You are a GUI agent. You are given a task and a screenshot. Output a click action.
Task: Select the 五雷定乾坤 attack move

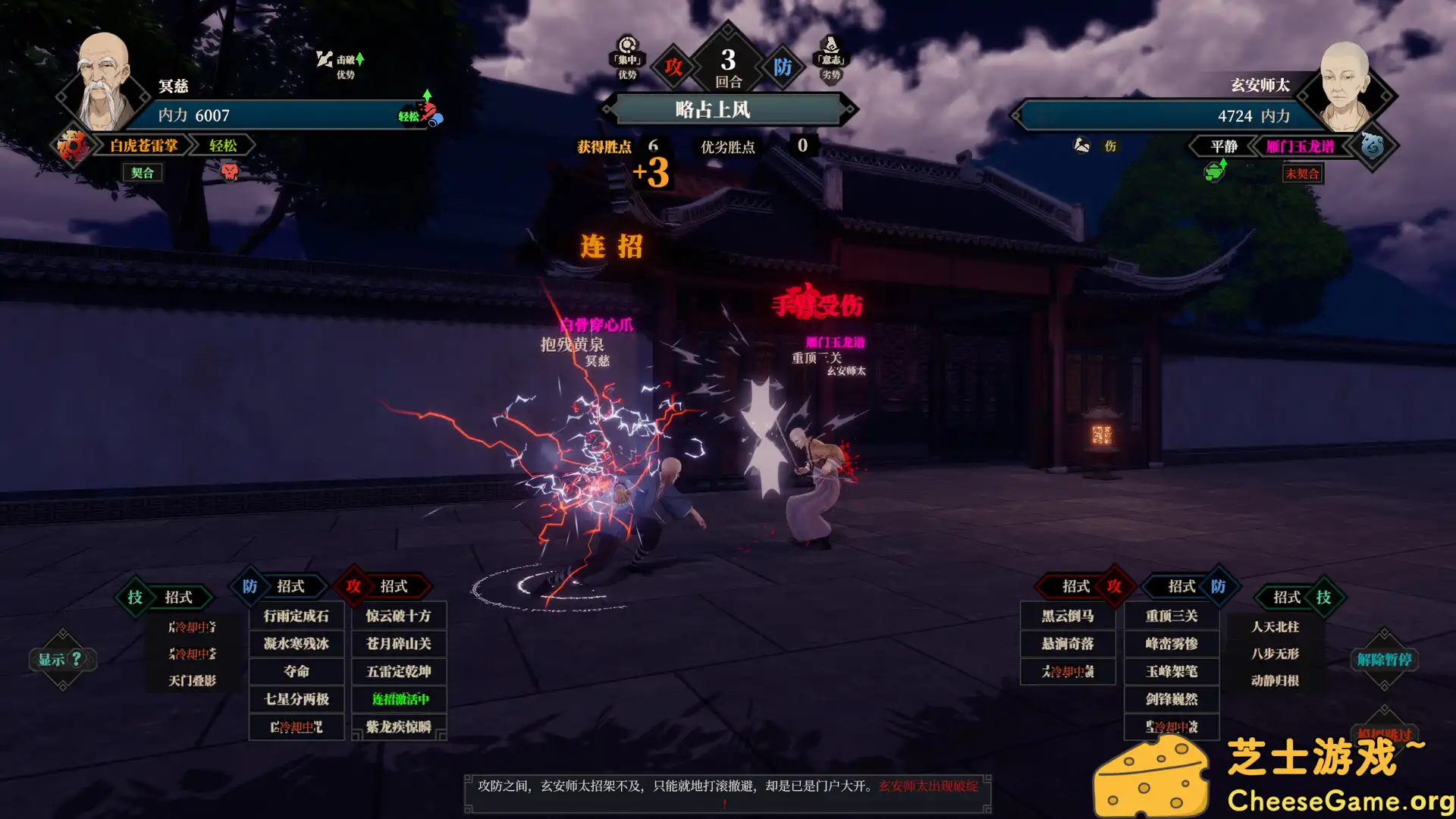click(399, 671)
